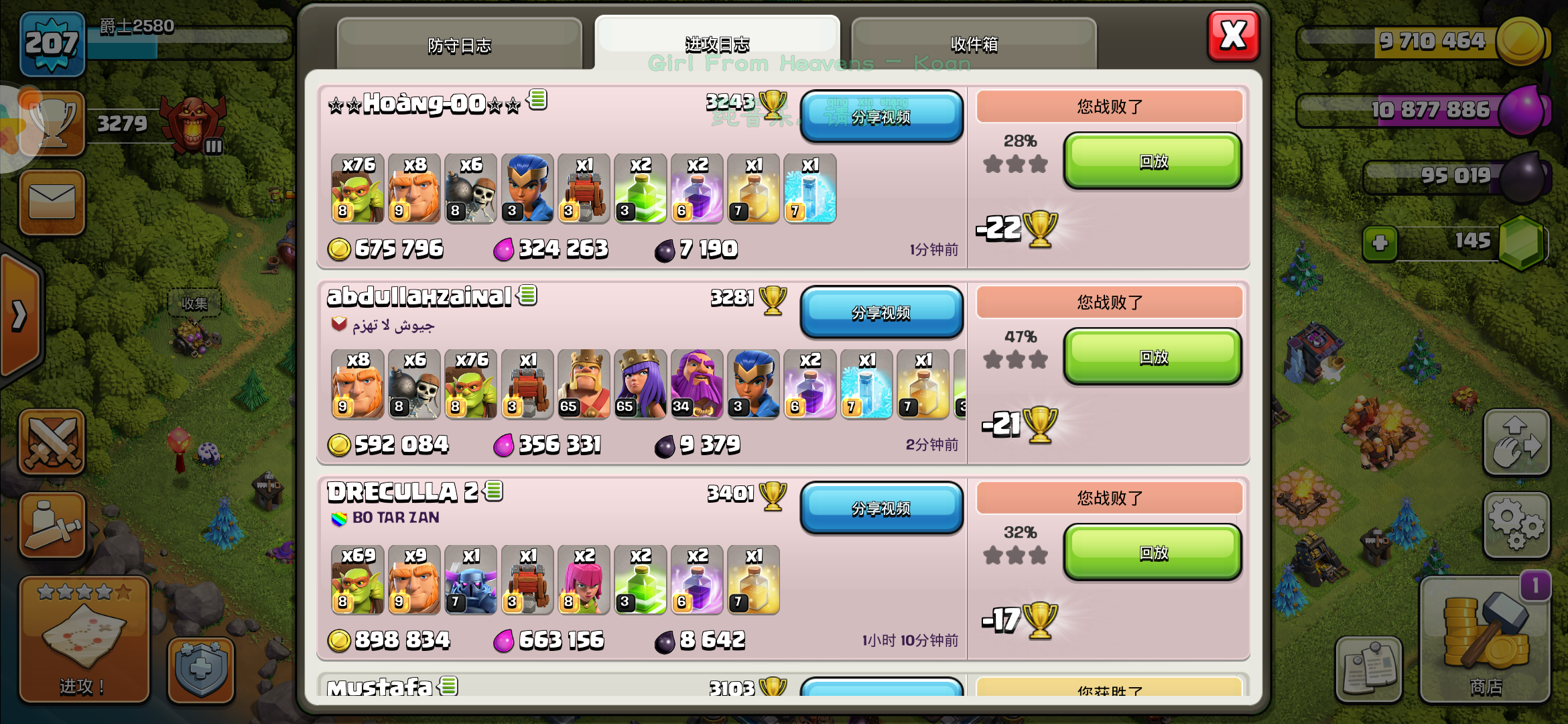Select the attack swords icon on left sidebar
Viewport: 1568px width, 724px height.
(52, 442)
